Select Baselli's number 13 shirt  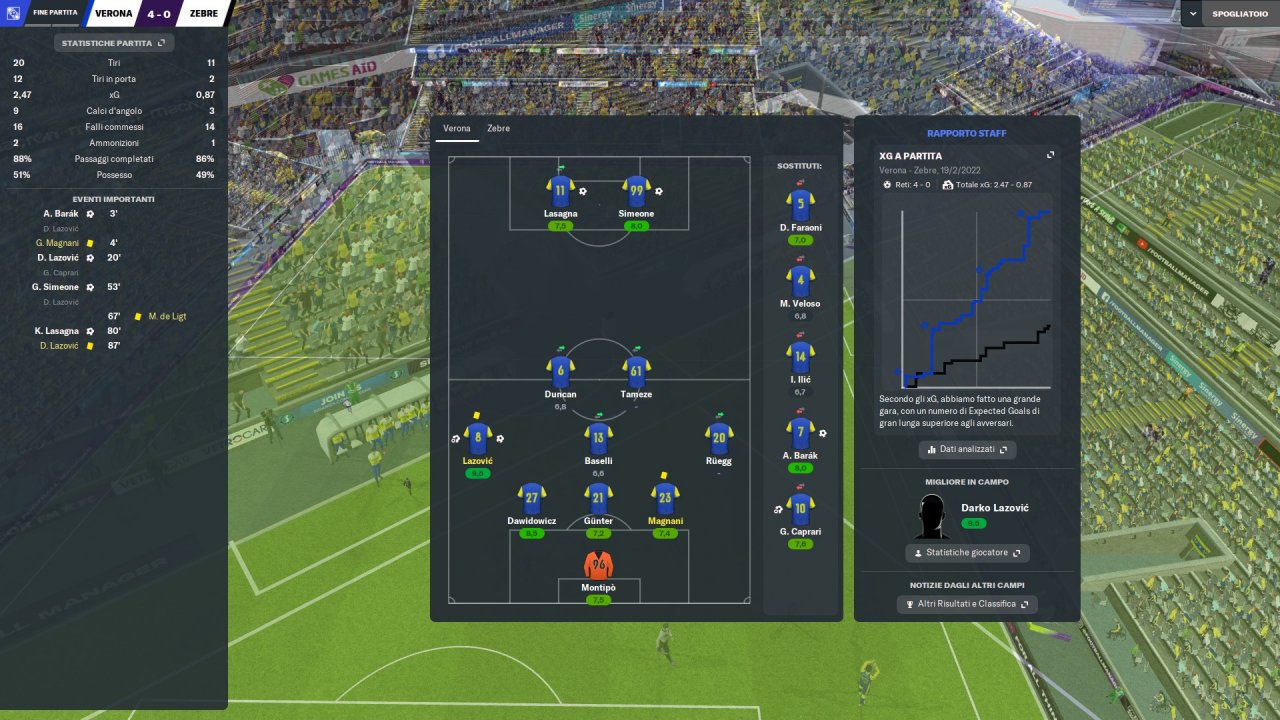pos(598,437)
